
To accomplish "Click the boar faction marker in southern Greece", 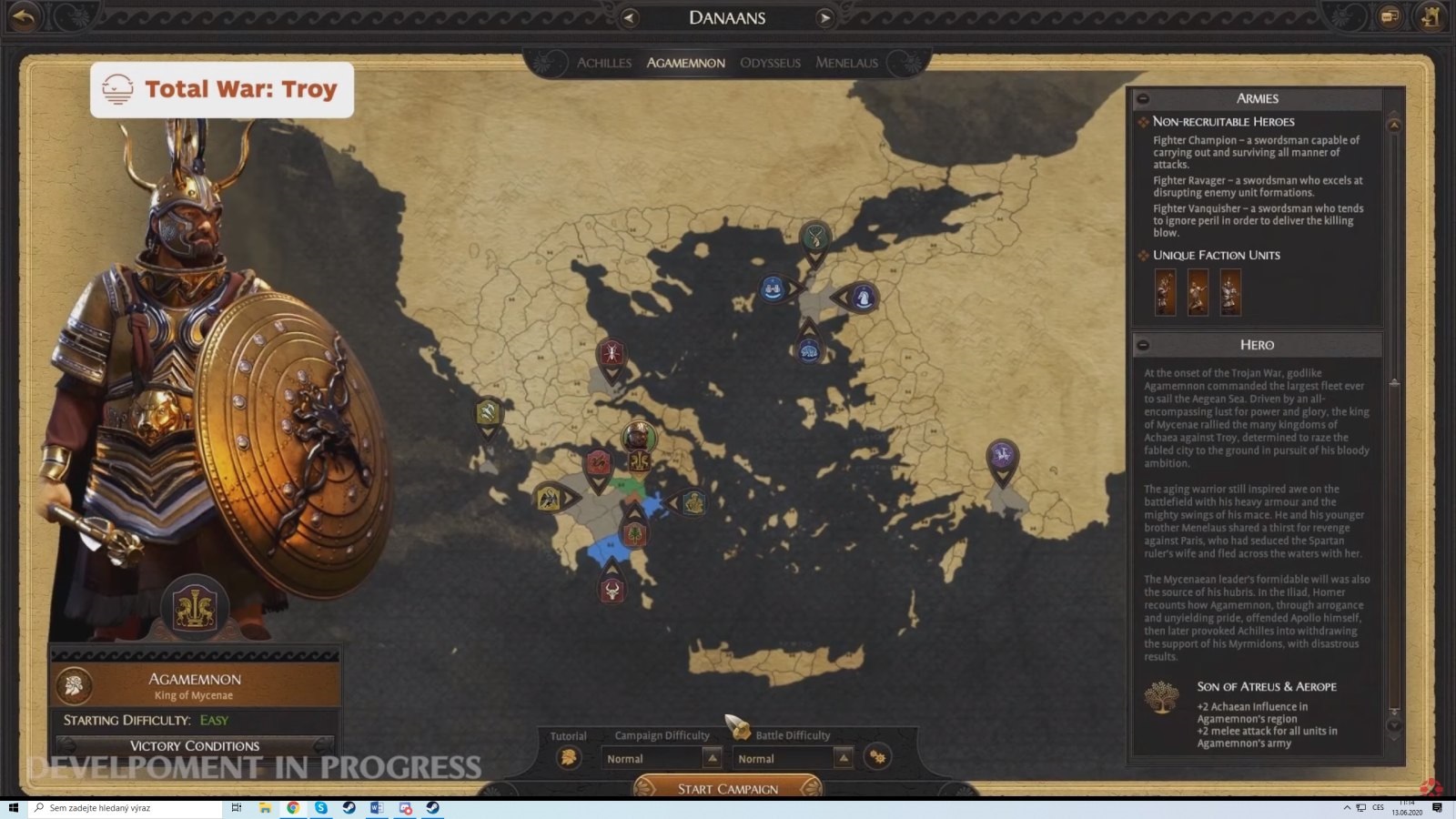I will [x=612, y=588].
